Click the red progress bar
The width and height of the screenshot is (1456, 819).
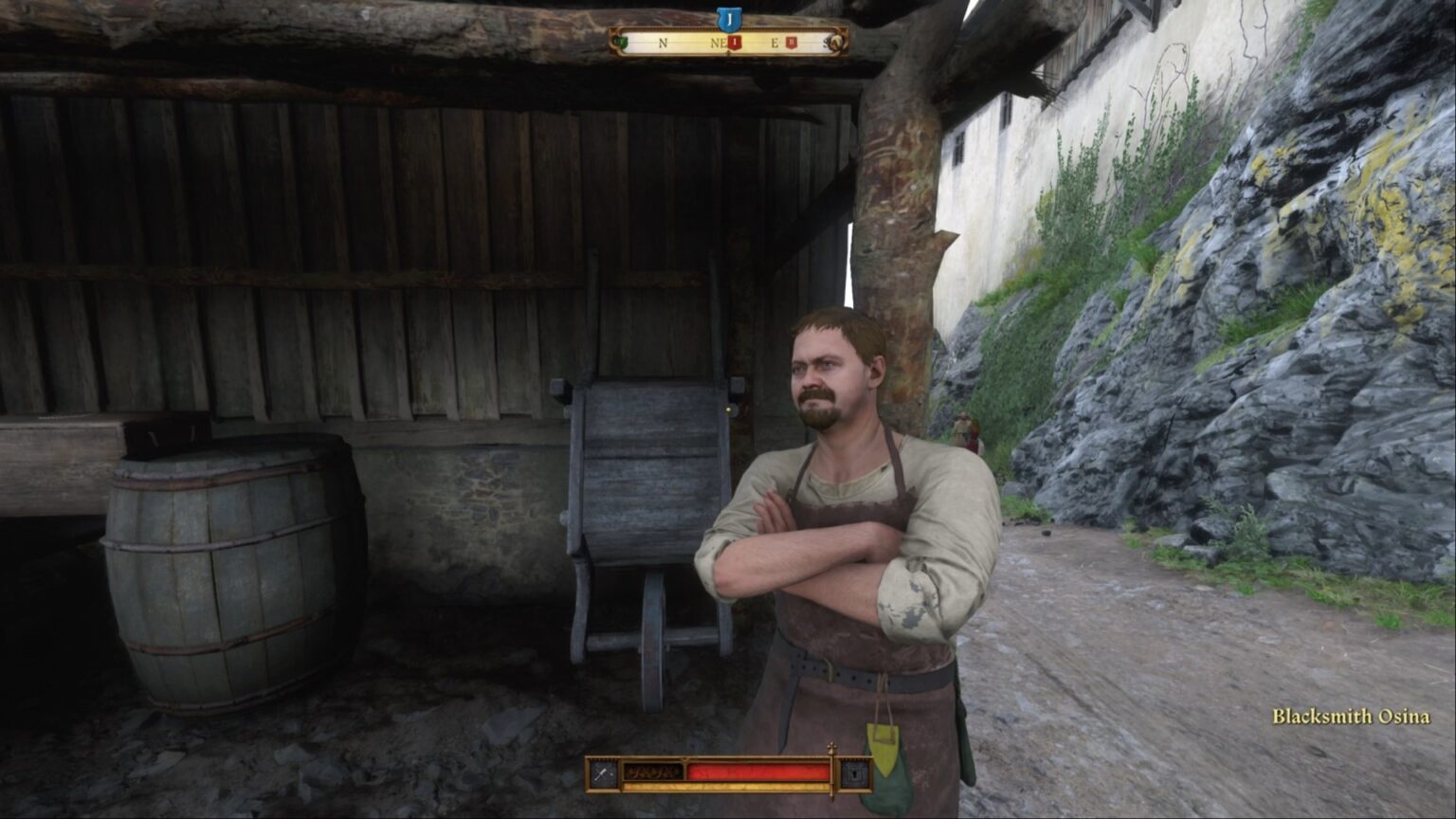pos(758,772)
